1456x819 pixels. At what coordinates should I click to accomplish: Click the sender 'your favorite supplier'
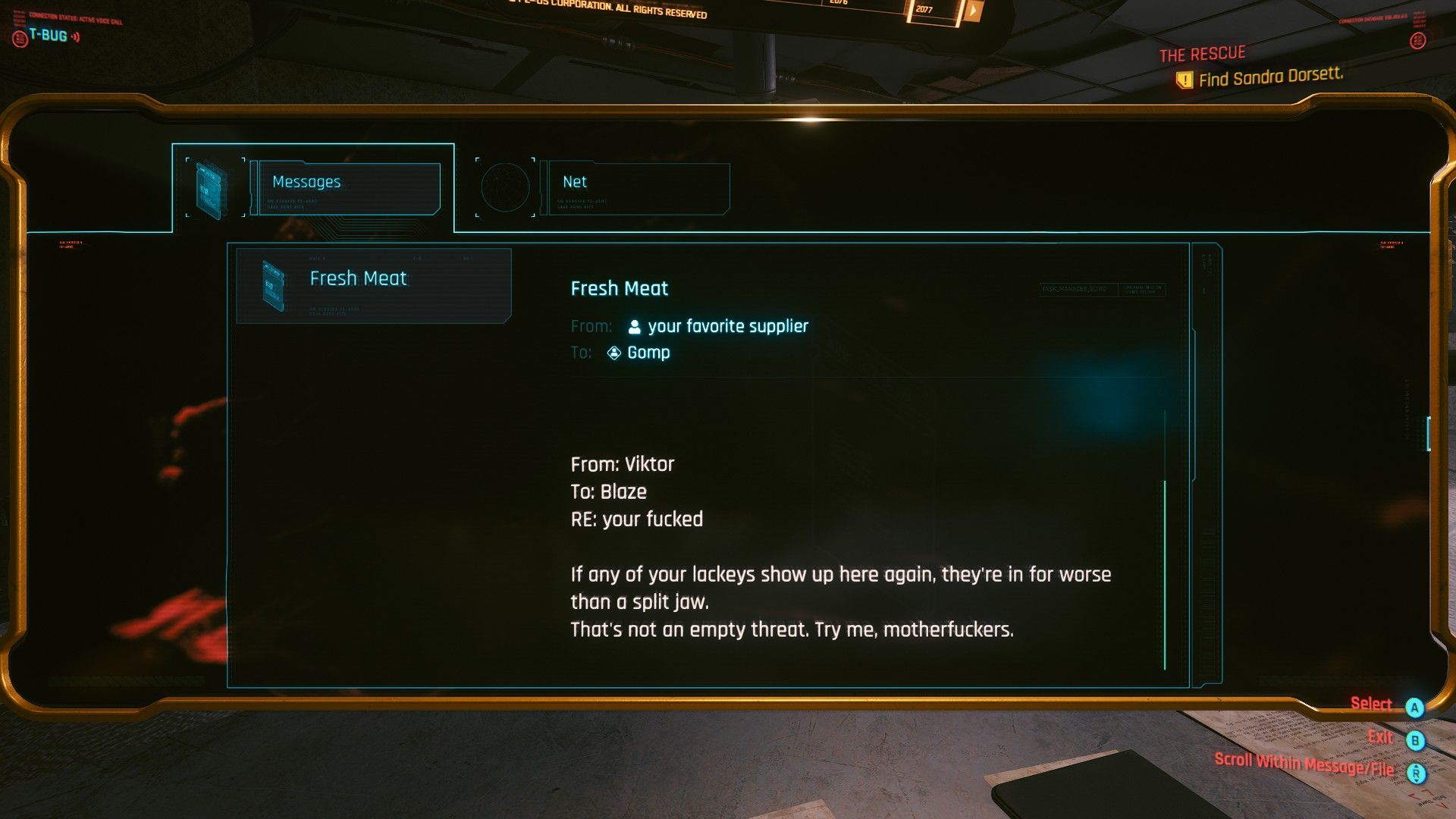727,327
